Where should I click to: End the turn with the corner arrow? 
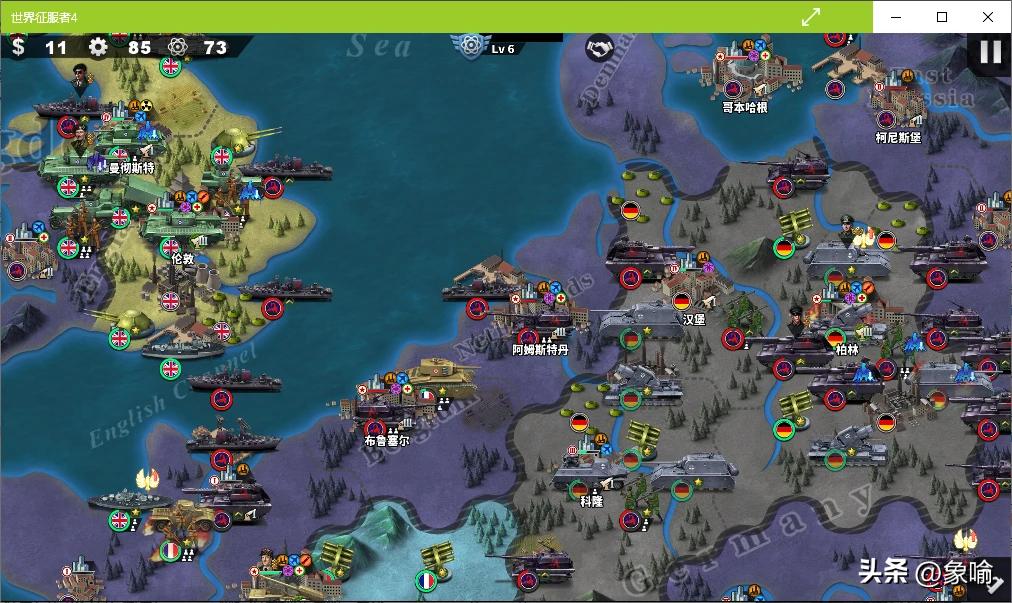point(995,586)
